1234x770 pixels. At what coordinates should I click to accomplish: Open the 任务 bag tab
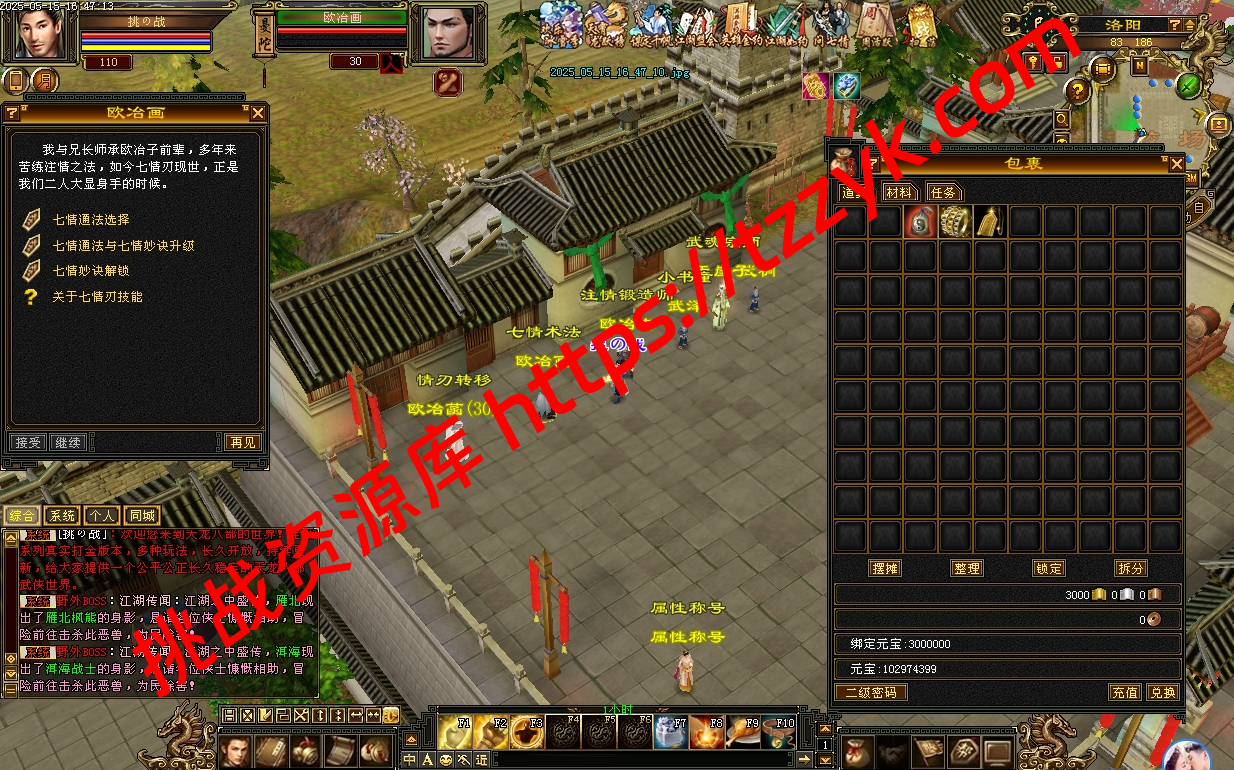[x=943, y=192]
